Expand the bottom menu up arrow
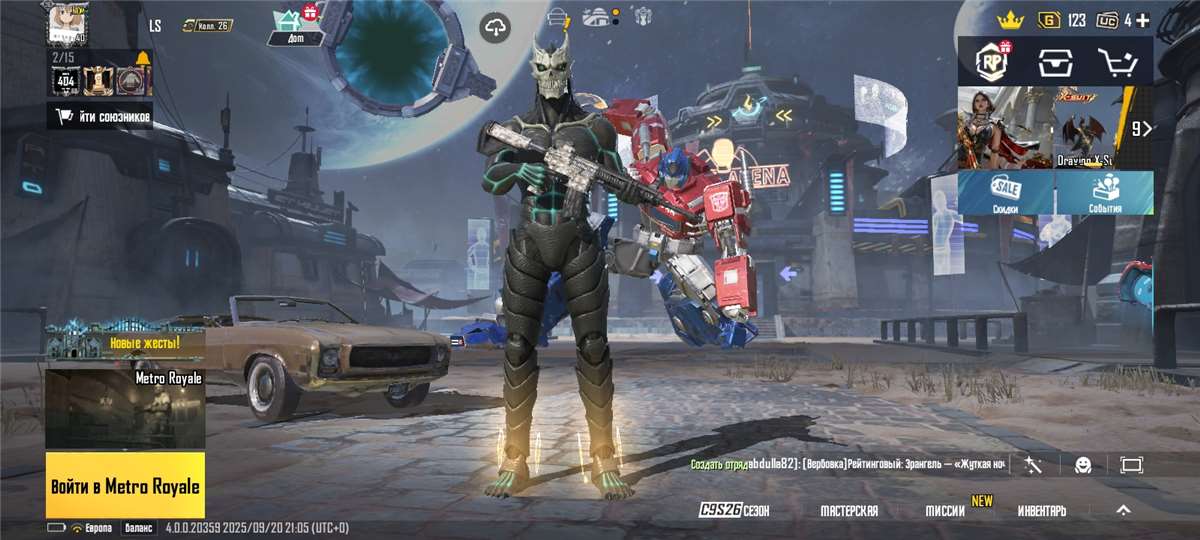The width and height of the screenshot is (1200, 540). pyautogui.click(x=1123, y=510)
